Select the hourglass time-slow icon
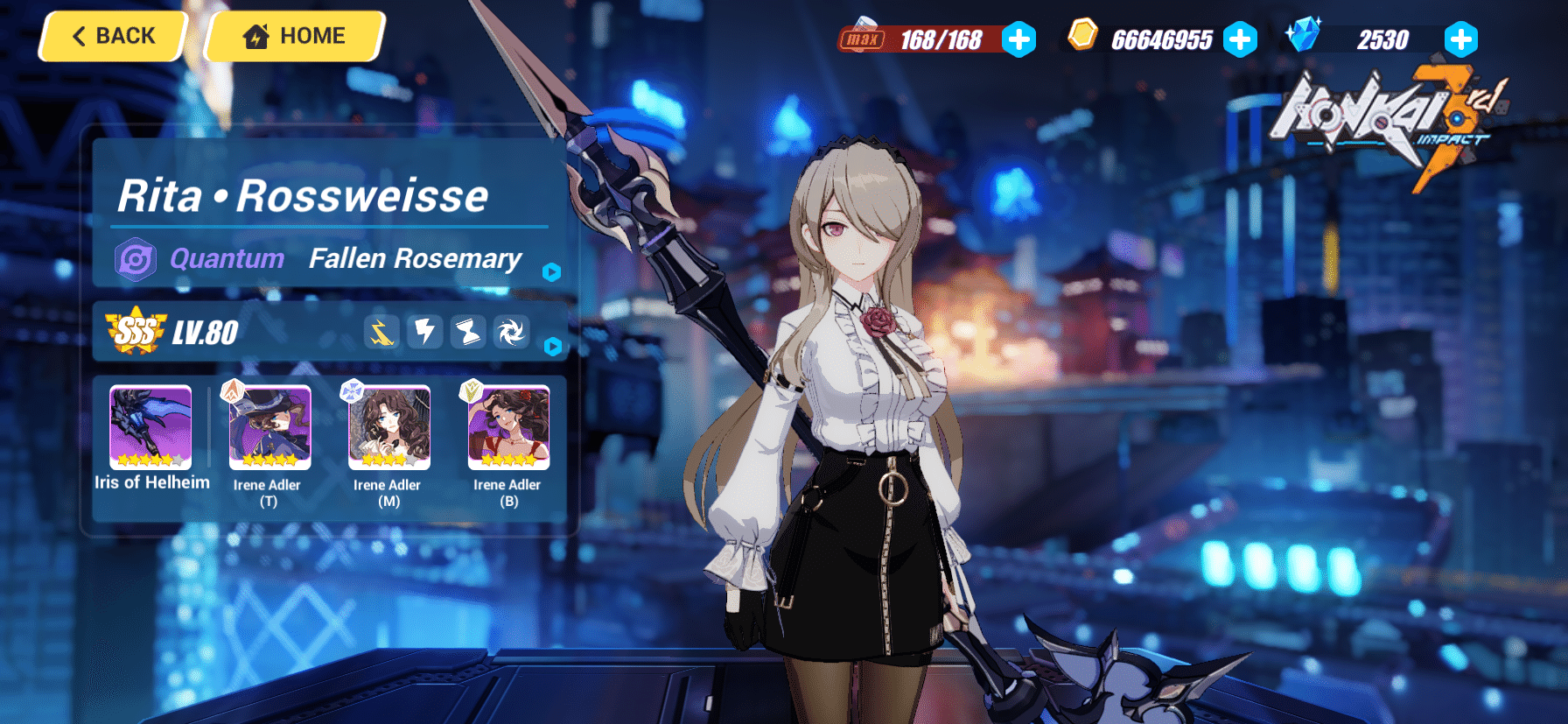 pos(468,333)
